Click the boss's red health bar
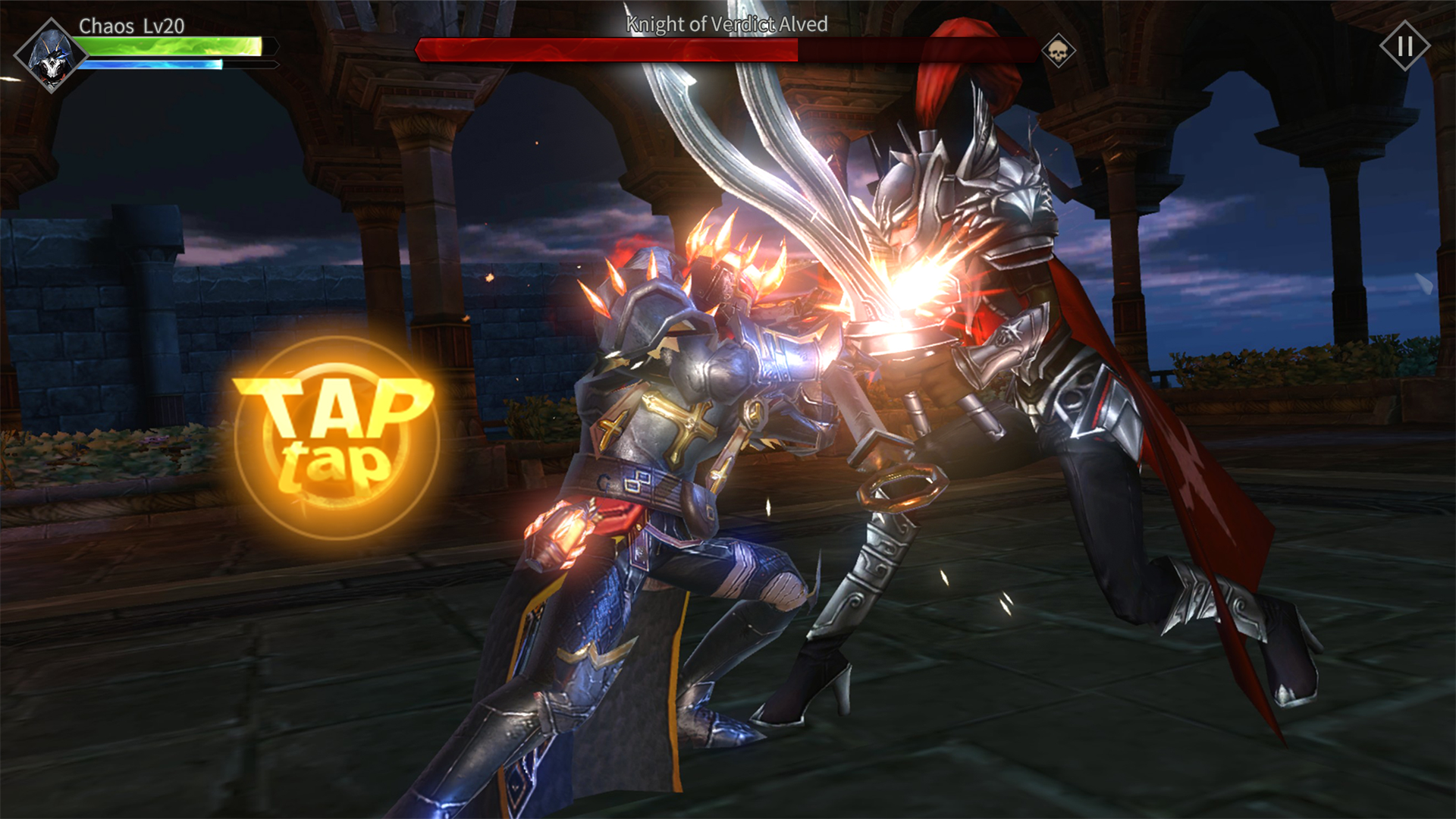Viewport: 1456px width, 819px height. (x=607, y=50)
